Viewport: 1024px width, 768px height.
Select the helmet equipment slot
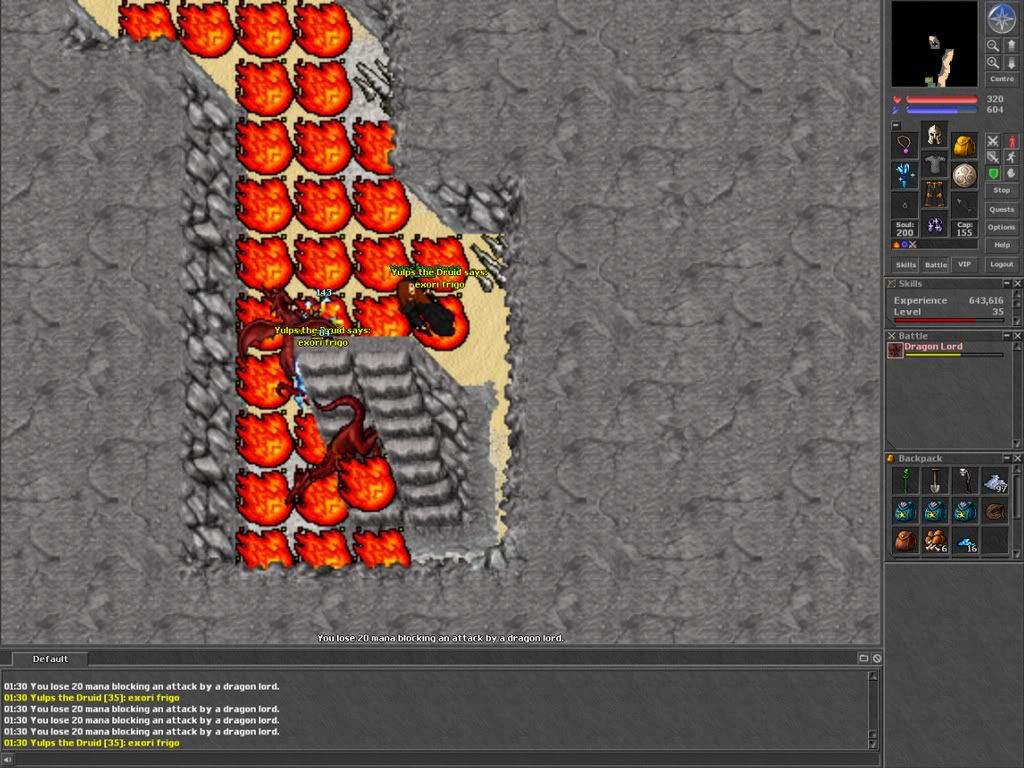click(x=934, y=135)
